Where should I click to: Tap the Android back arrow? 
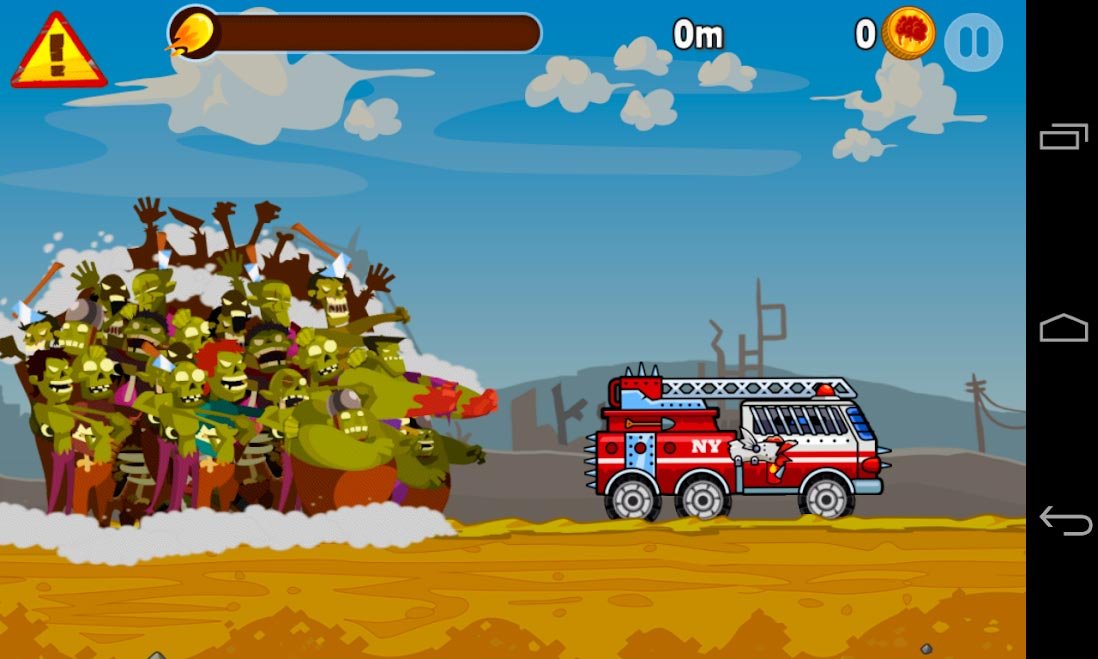coord(1063,520)
